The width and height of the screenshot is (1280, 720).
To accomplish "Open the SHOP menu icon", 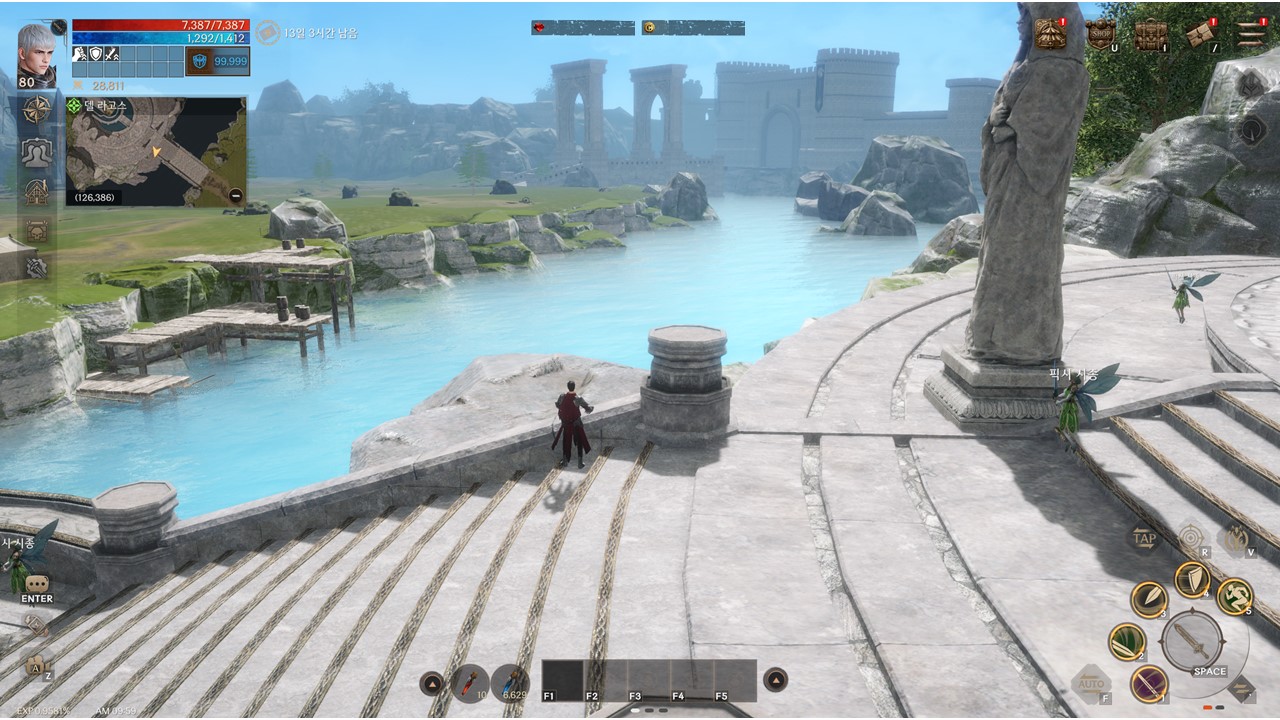I will point(1101,34).
